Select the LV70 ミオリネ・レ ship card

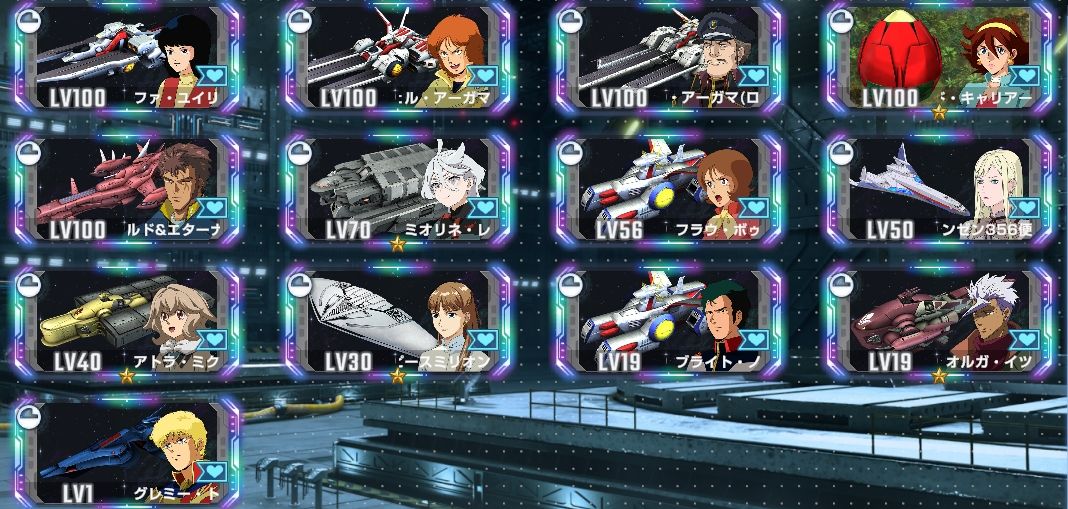click(x=398, y=188)
